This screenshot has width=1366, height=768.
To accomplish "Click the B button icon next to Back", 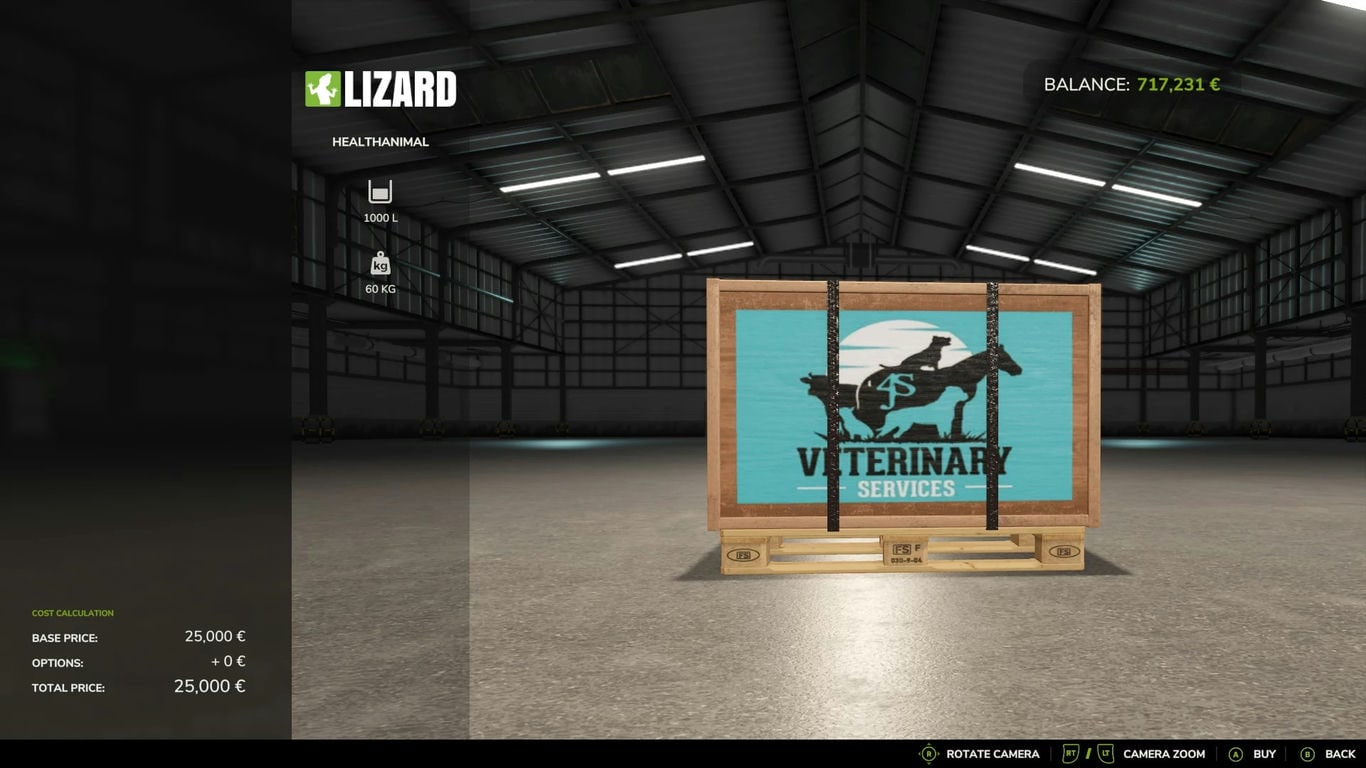I will point(1306,753).
